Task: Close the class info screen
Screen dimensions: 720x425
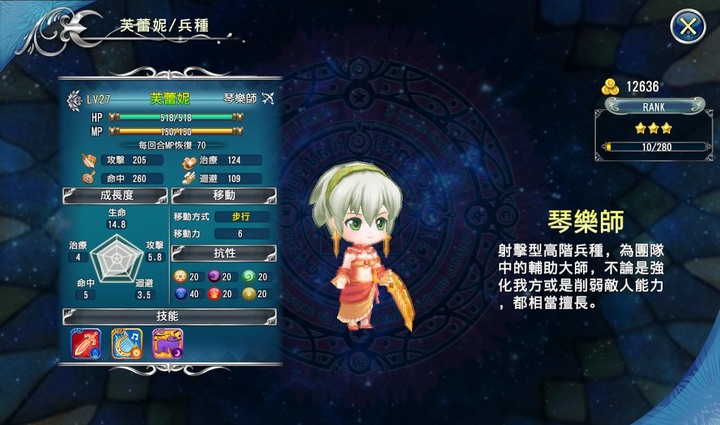Action: [687, 27]
